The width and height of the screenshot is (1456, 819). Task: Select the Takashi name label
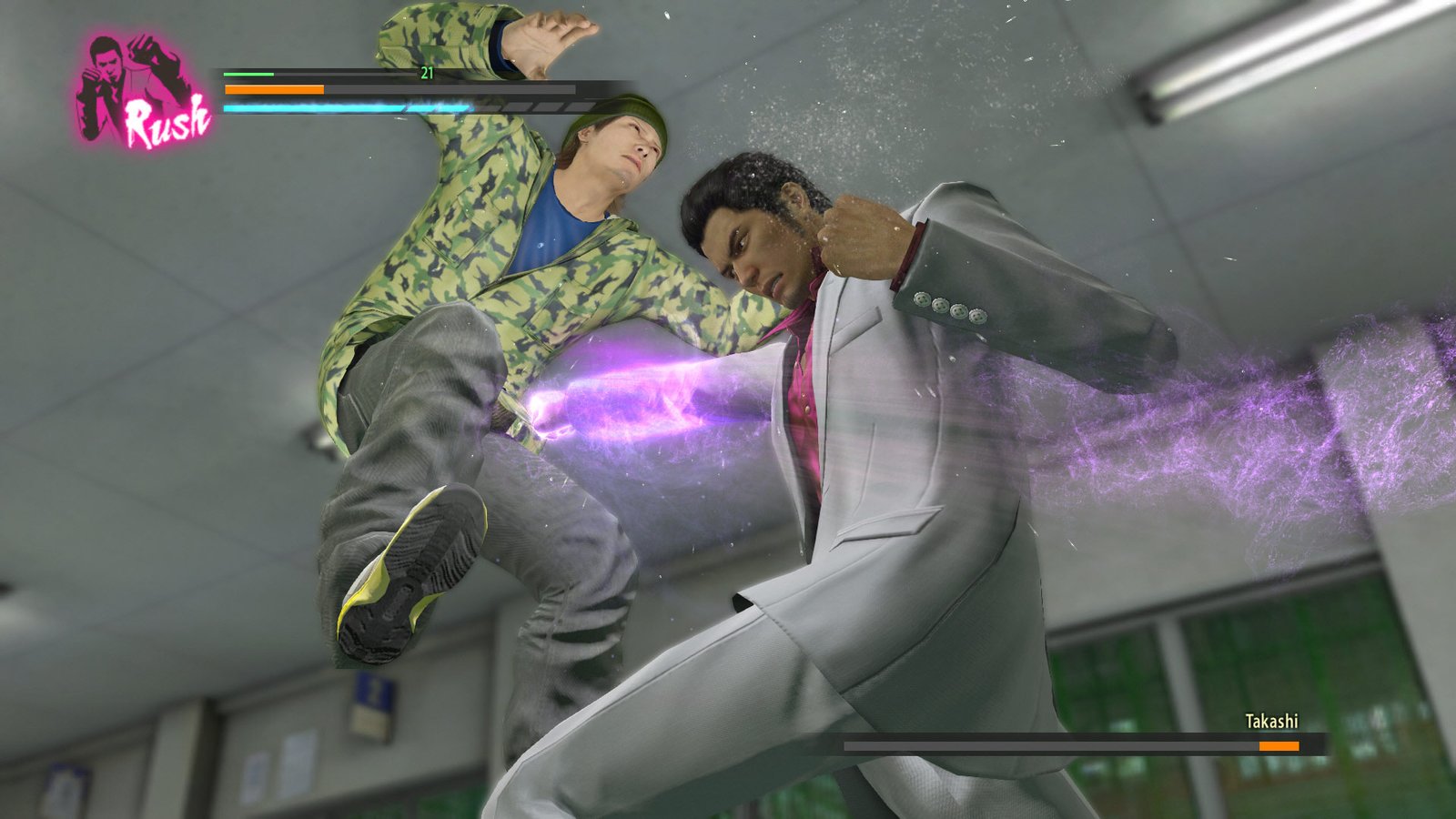[1269, 720]
